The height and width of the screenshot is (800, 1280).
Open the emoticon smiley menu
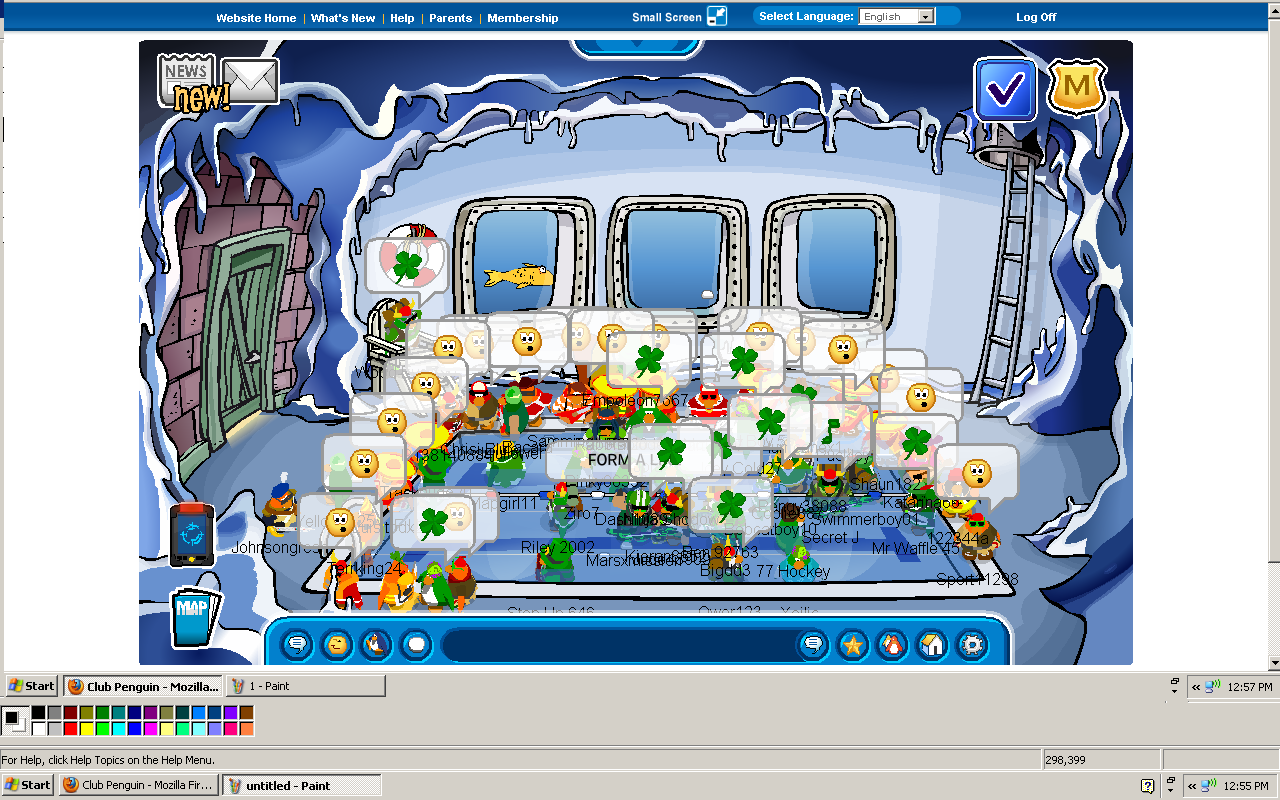pos(337,645)
